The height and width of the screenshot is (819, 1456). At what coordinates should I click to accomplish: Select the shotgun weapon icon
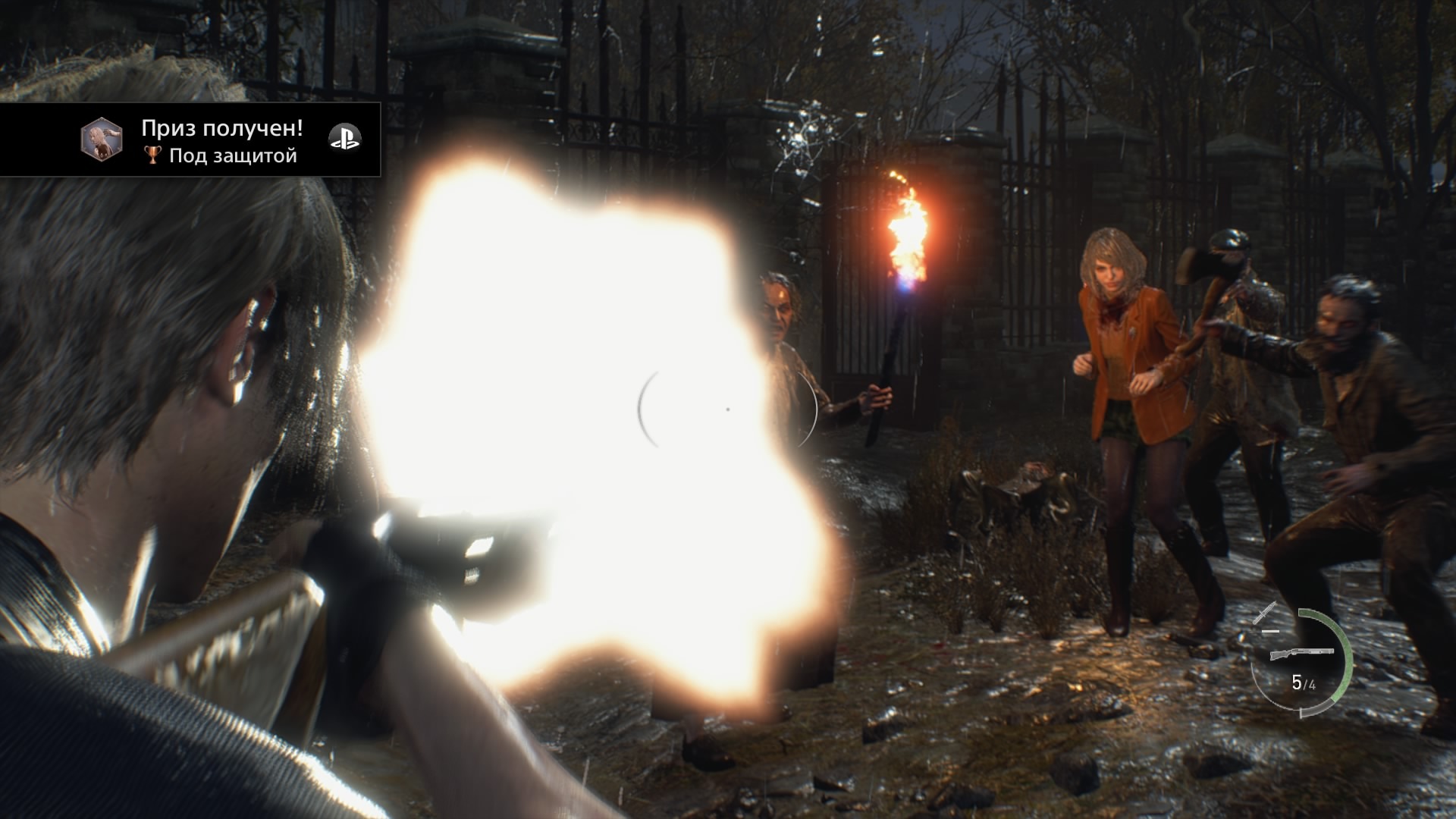(1301, 652)
